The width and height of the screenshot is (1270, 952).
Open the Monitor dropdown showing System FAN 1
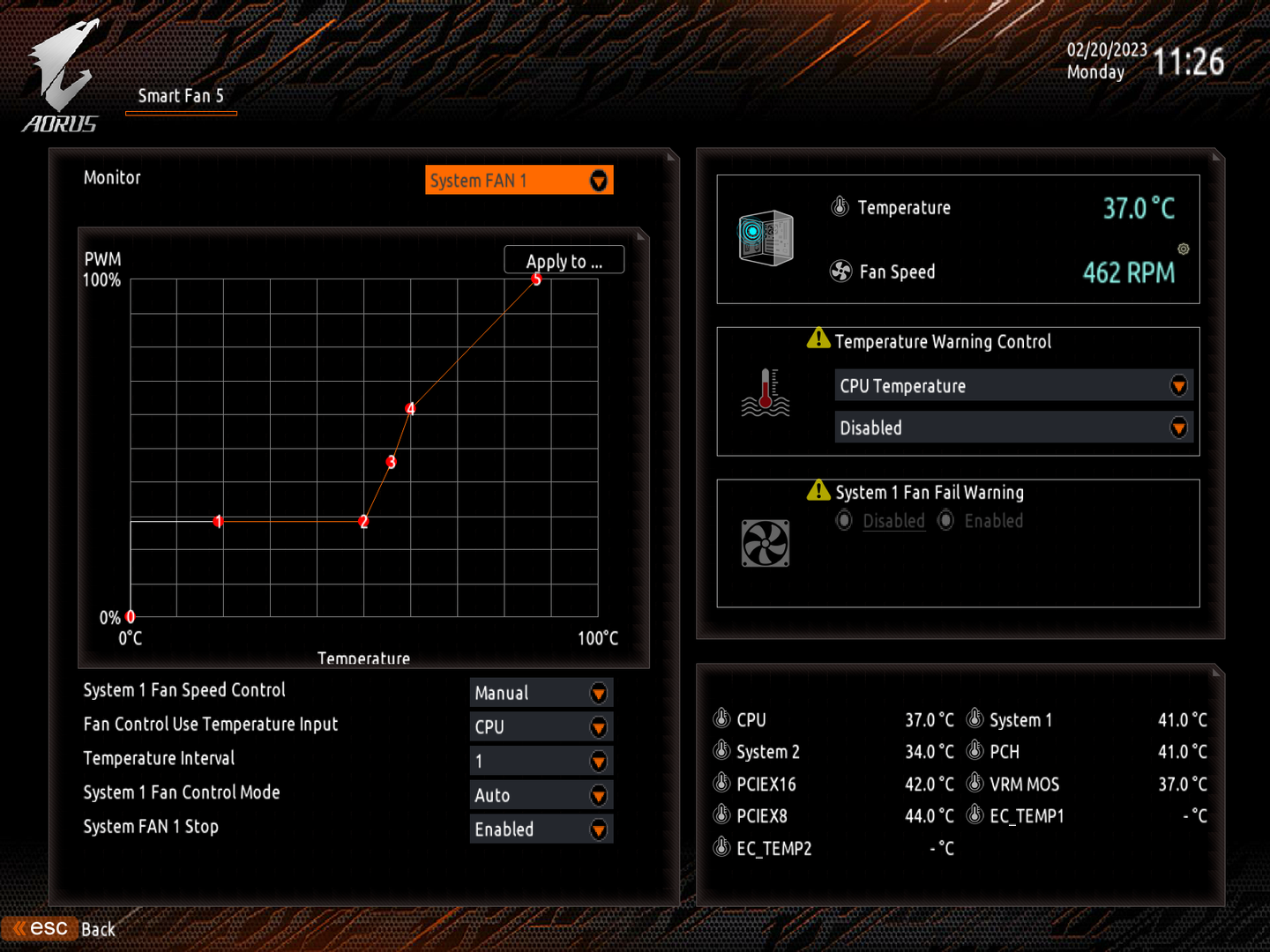(x=519, y=181)
